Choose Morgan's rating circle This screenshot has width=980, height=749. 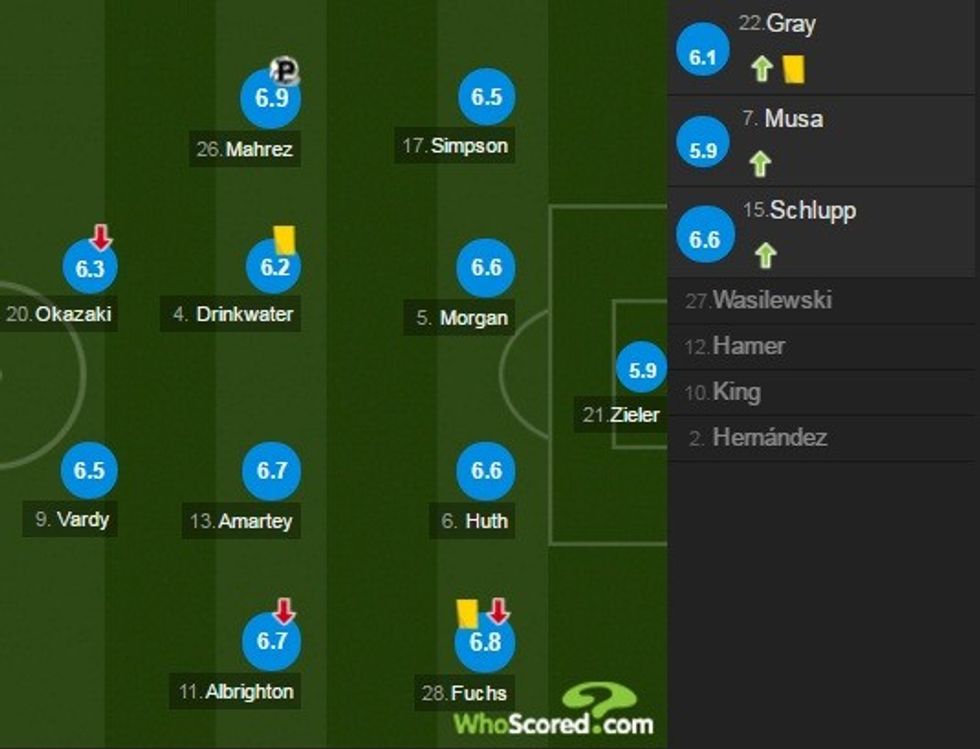click(x=486, y=268)
